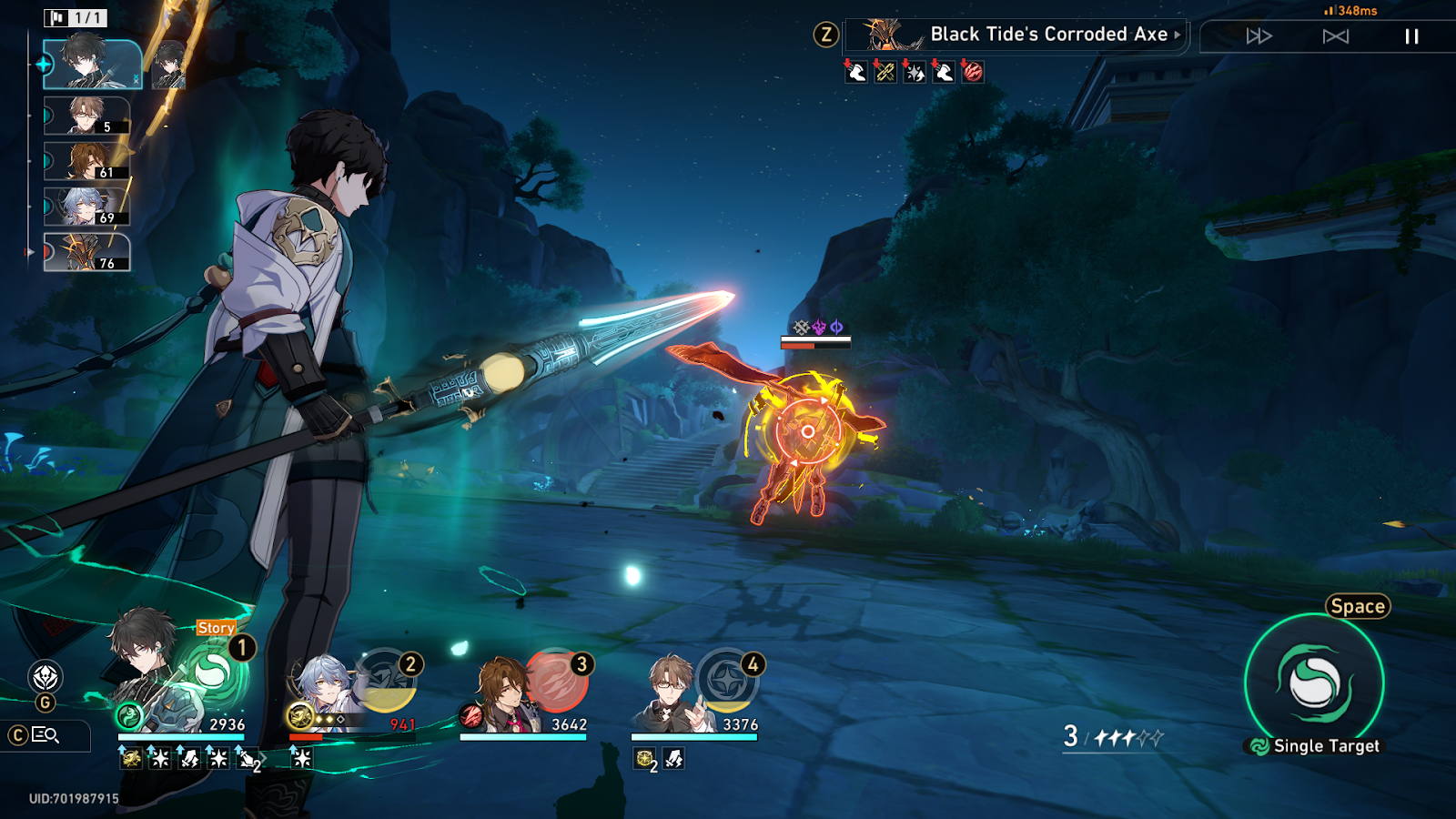Activate the first character's green ultimate
Image resolution: width=1456 pixels, height=819 pixels.
click(x=213, y=673)
